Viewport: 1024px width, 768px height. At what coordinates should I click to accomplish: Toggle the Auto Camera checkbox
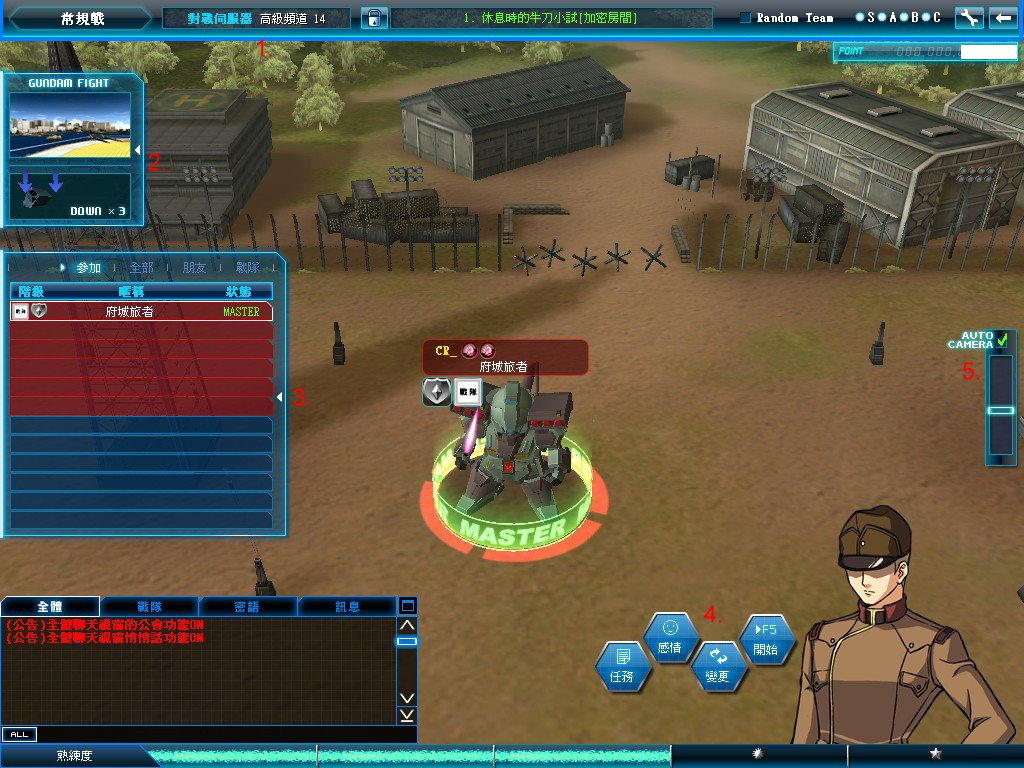(x=1002, y=341)
